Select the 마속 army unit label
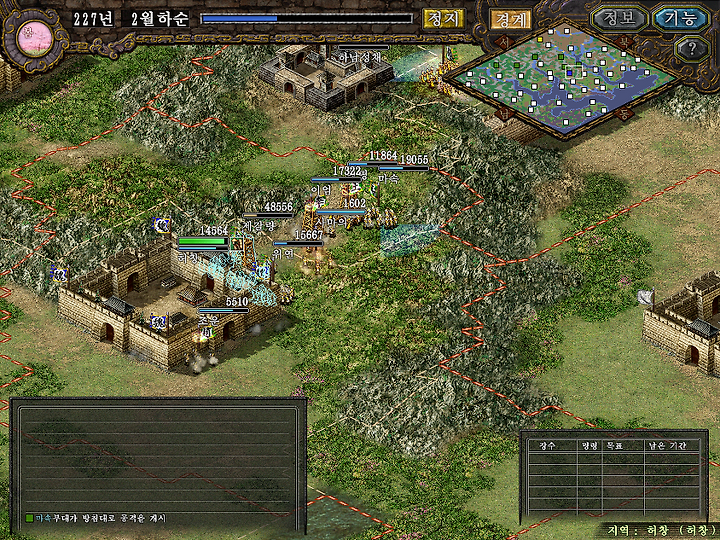Screen dimensions: 720x540 388,177
